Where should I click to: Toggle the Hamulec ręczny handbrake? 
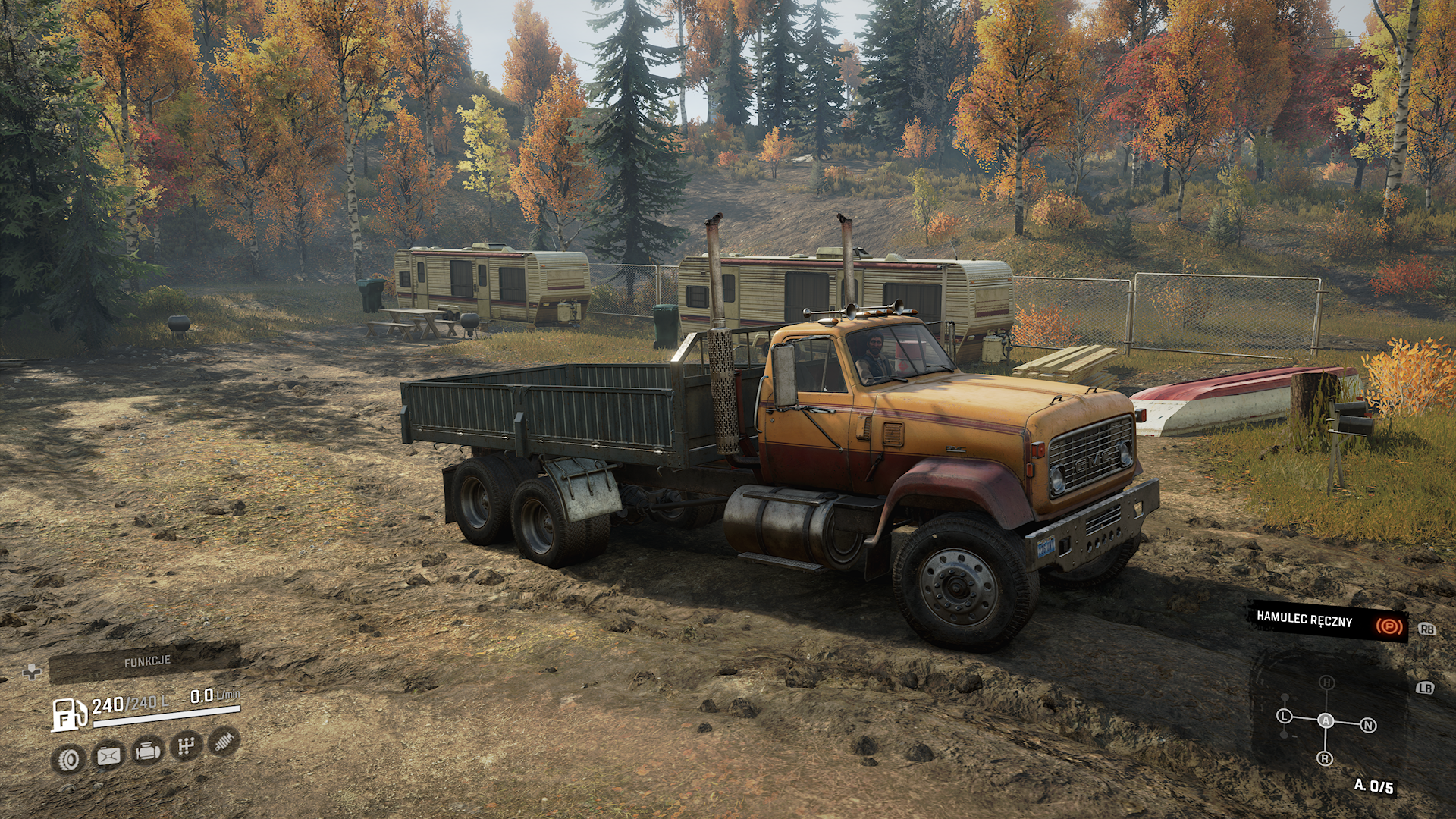pyautogui.click(x=1327, y=621)
